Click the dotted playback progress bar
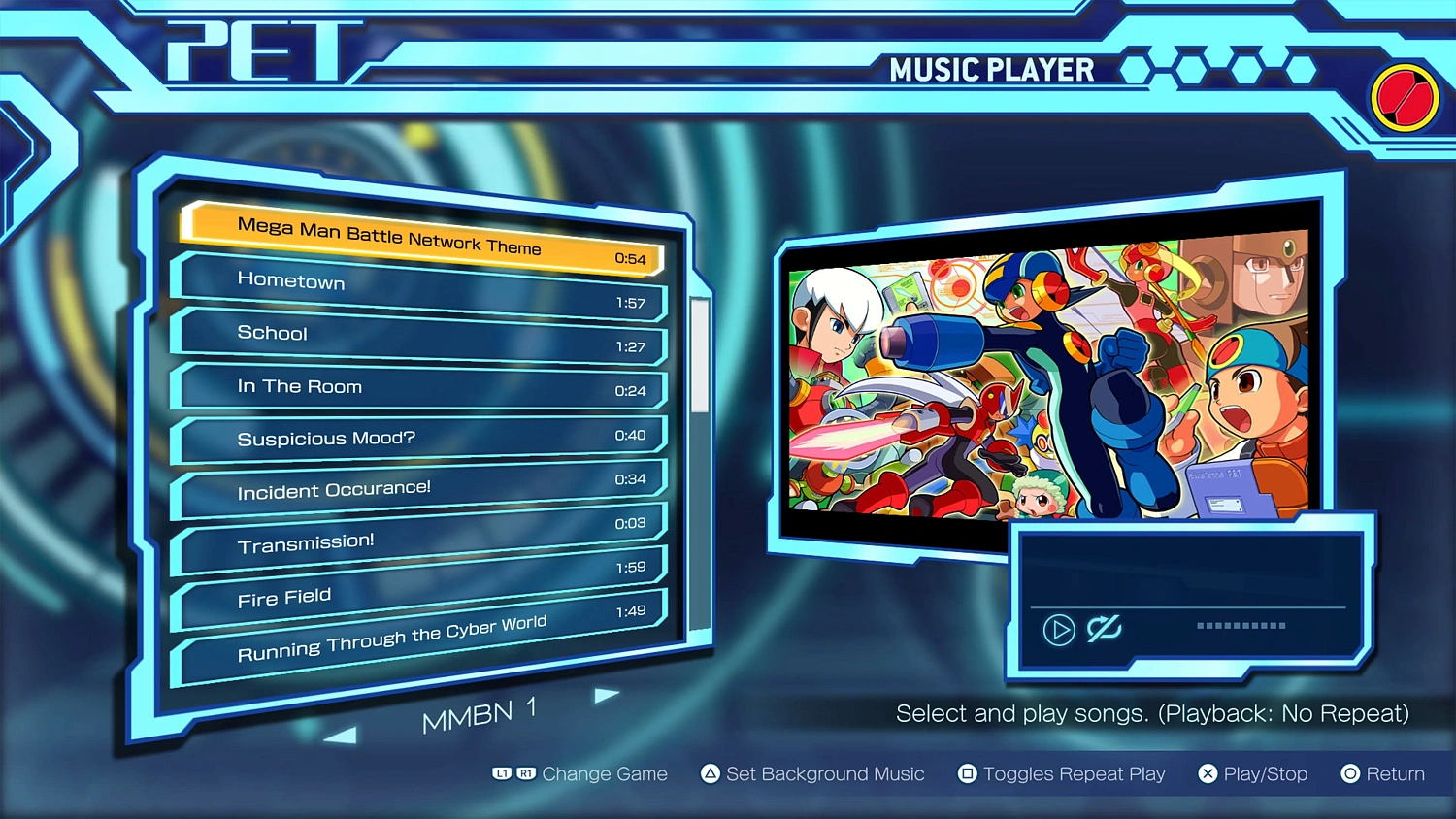The image size is (1456, 819). 1240,626
